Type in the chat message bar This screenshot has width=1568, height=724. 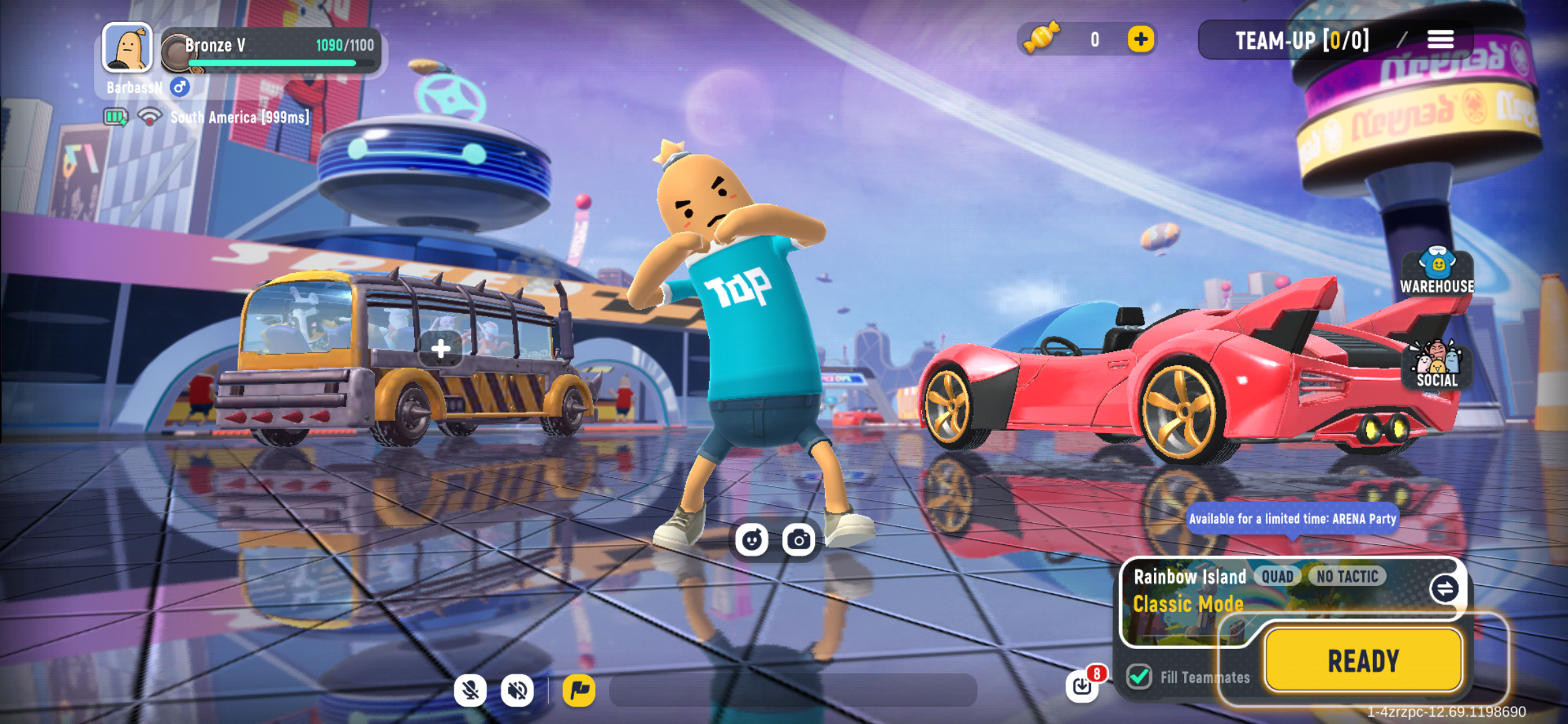pyautogui.click(x=793, y=690)
